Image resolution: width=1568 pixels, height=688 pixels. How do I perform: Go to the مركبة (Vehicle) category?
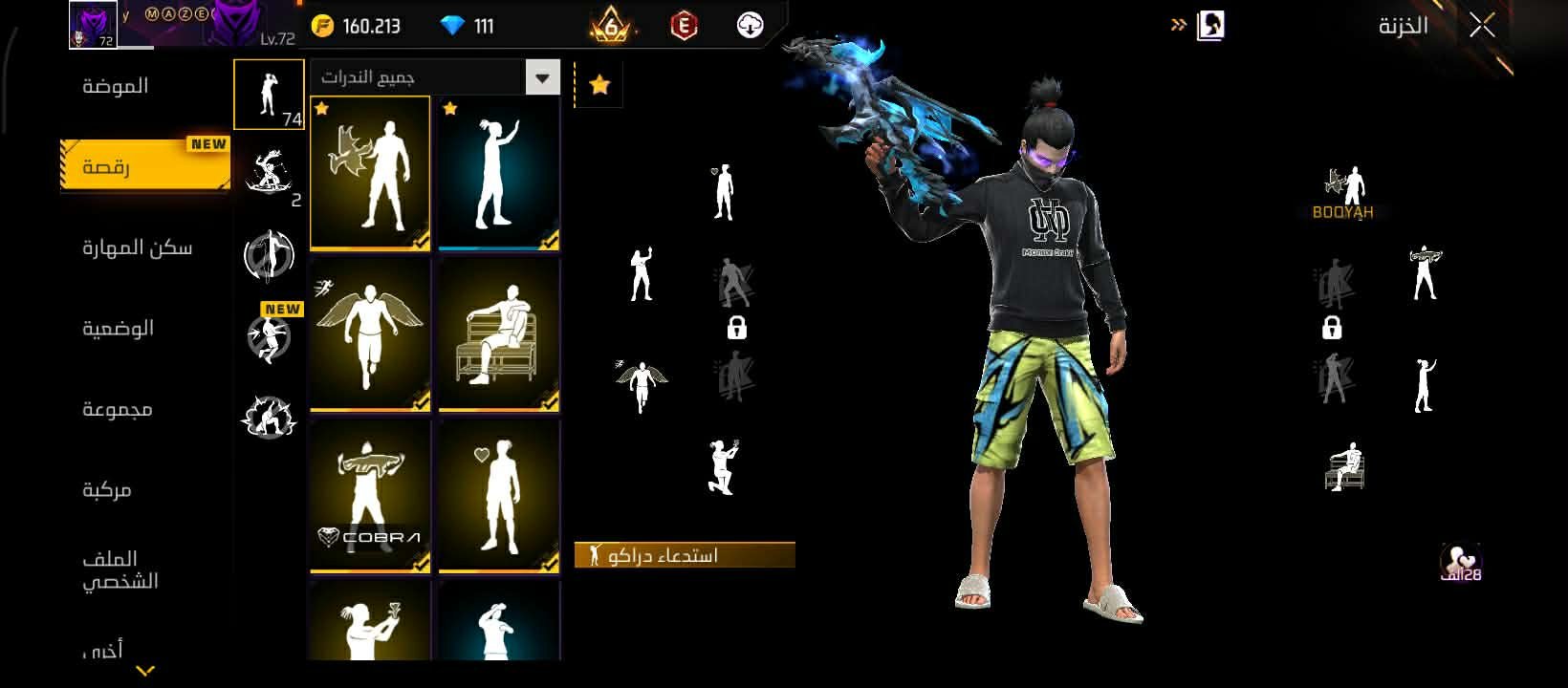tap(106, 490)
